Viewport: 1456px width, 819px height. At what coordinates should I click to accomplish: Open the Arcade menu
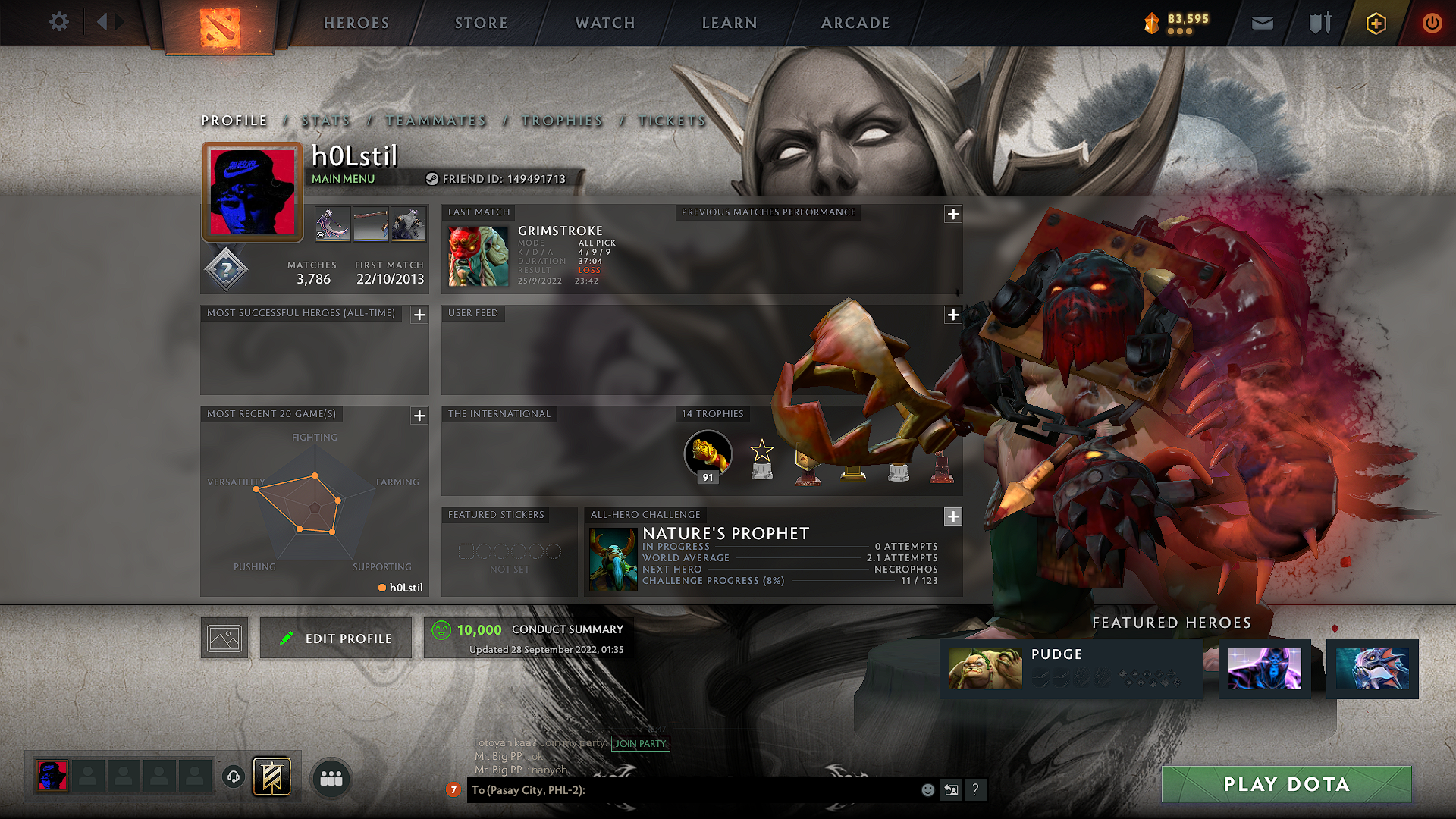coord(855,23)
